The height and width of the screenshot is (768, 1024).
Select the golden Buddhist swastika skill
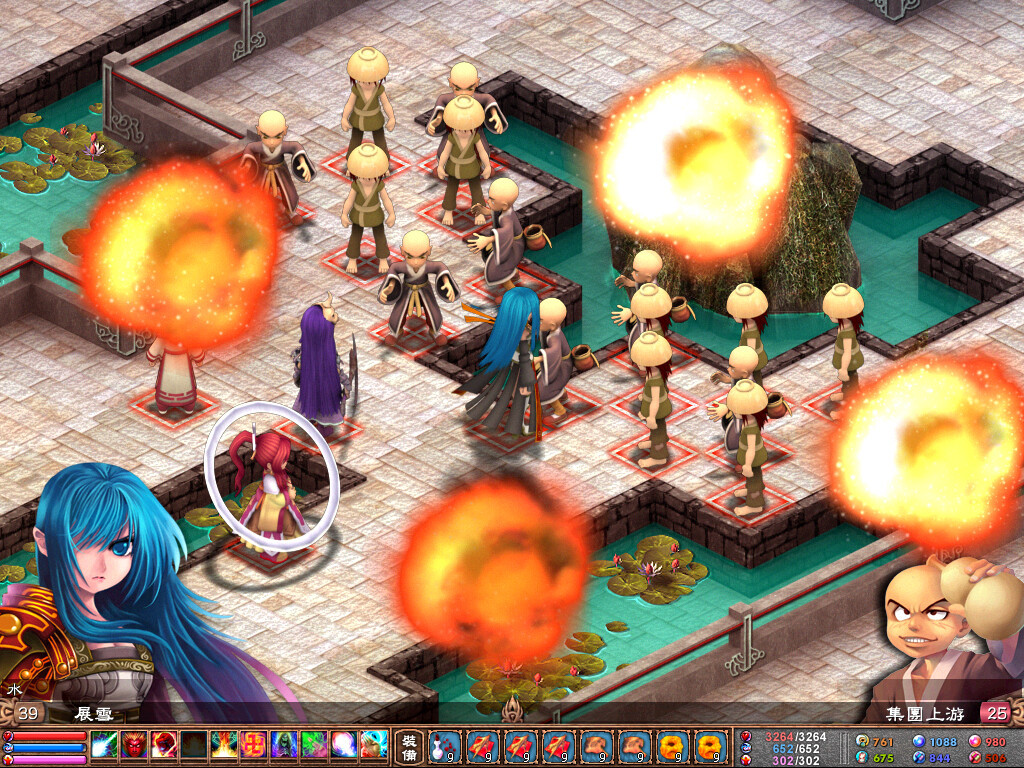[x=254, y=745]
